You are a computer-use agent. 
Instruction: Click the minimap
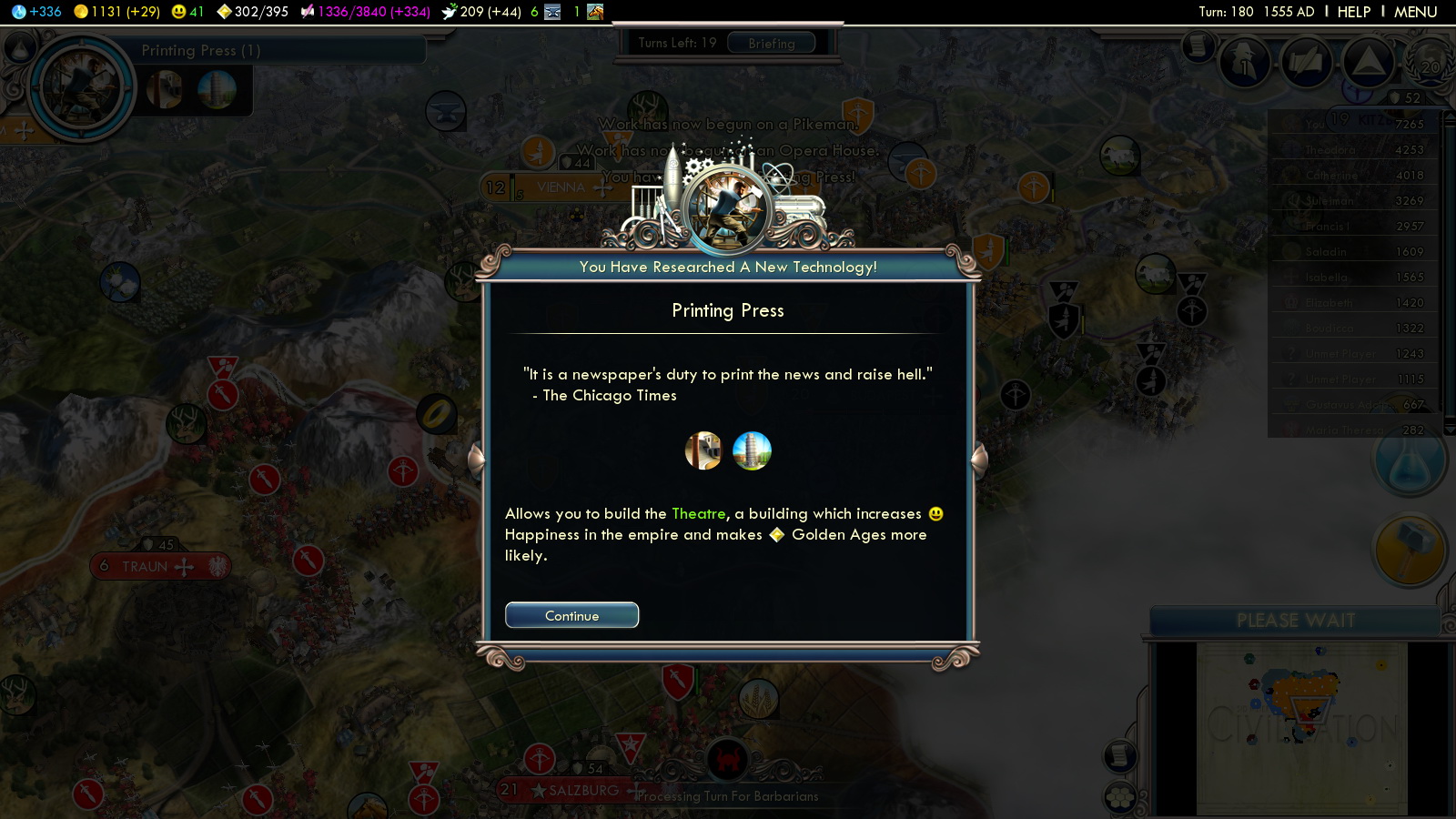pyautogui.click(x=1301, y=728)
